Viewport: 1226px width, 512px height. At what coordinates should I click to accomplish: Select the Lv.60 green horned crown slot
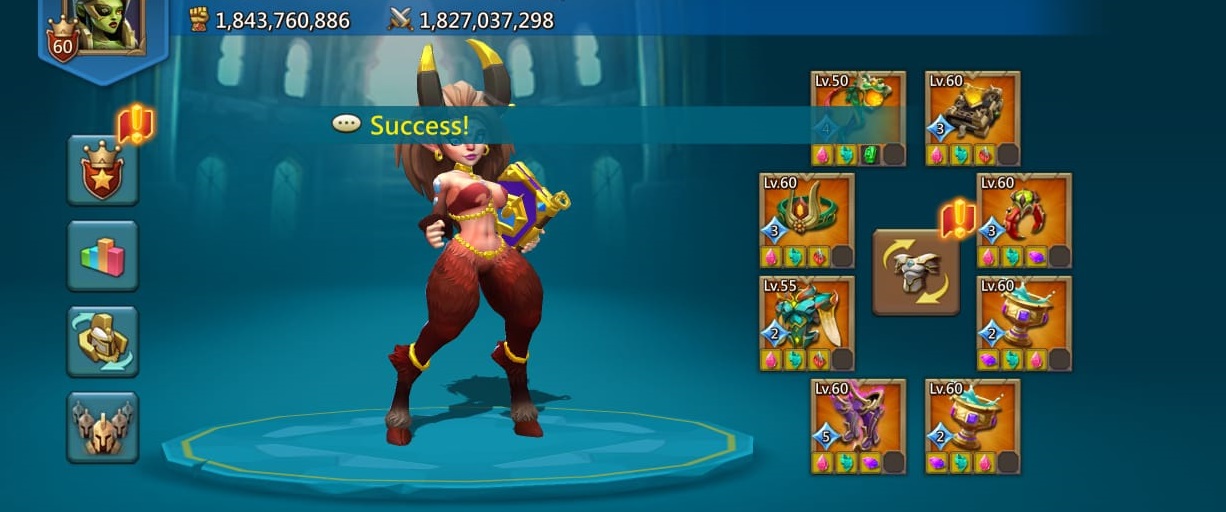(x=807, y=220)
